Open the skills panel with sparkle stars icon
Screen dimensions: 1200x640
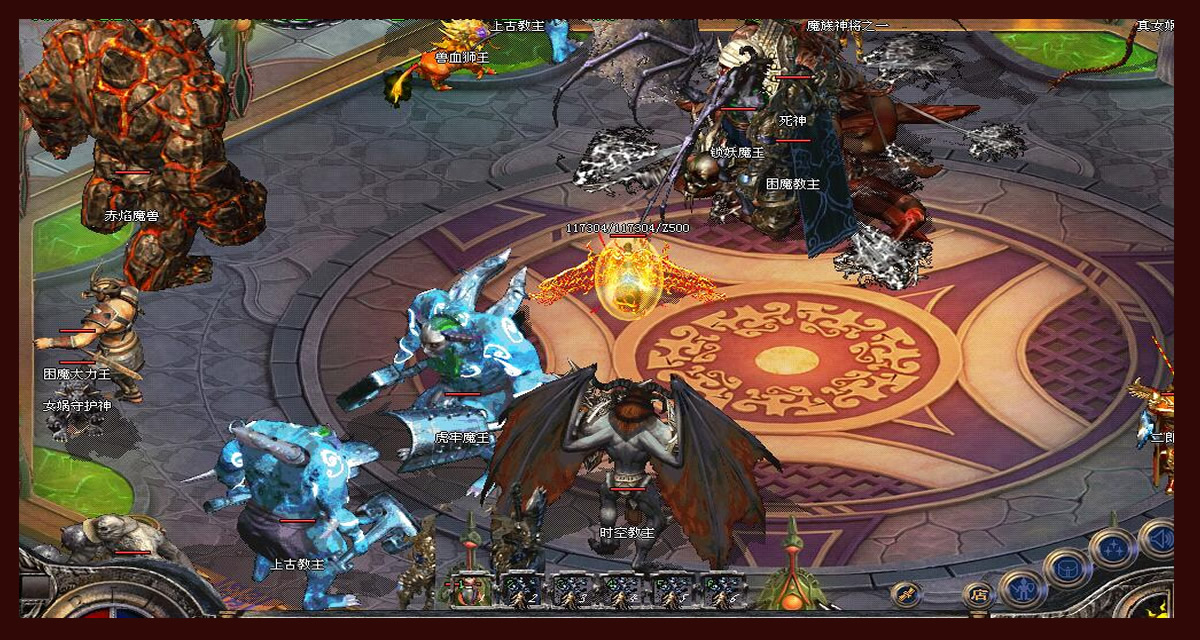pyautogui.click(x=1113, y=549)
